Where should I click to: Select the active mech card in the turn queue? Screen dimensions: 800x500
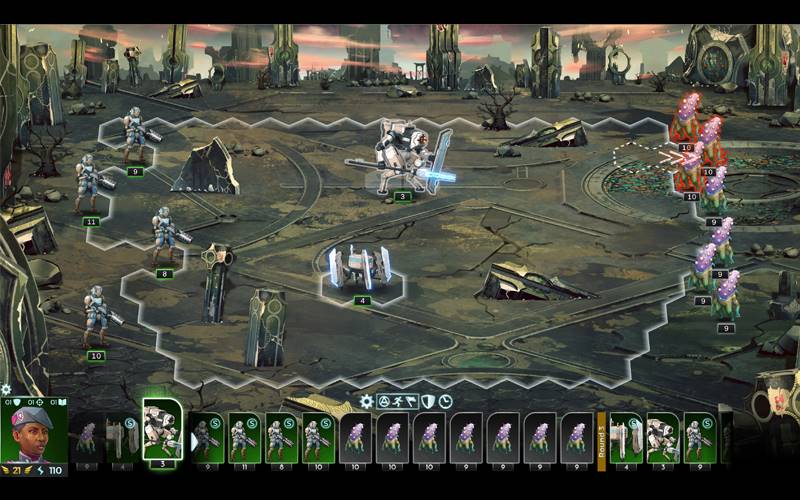click(x=161, y=428)
